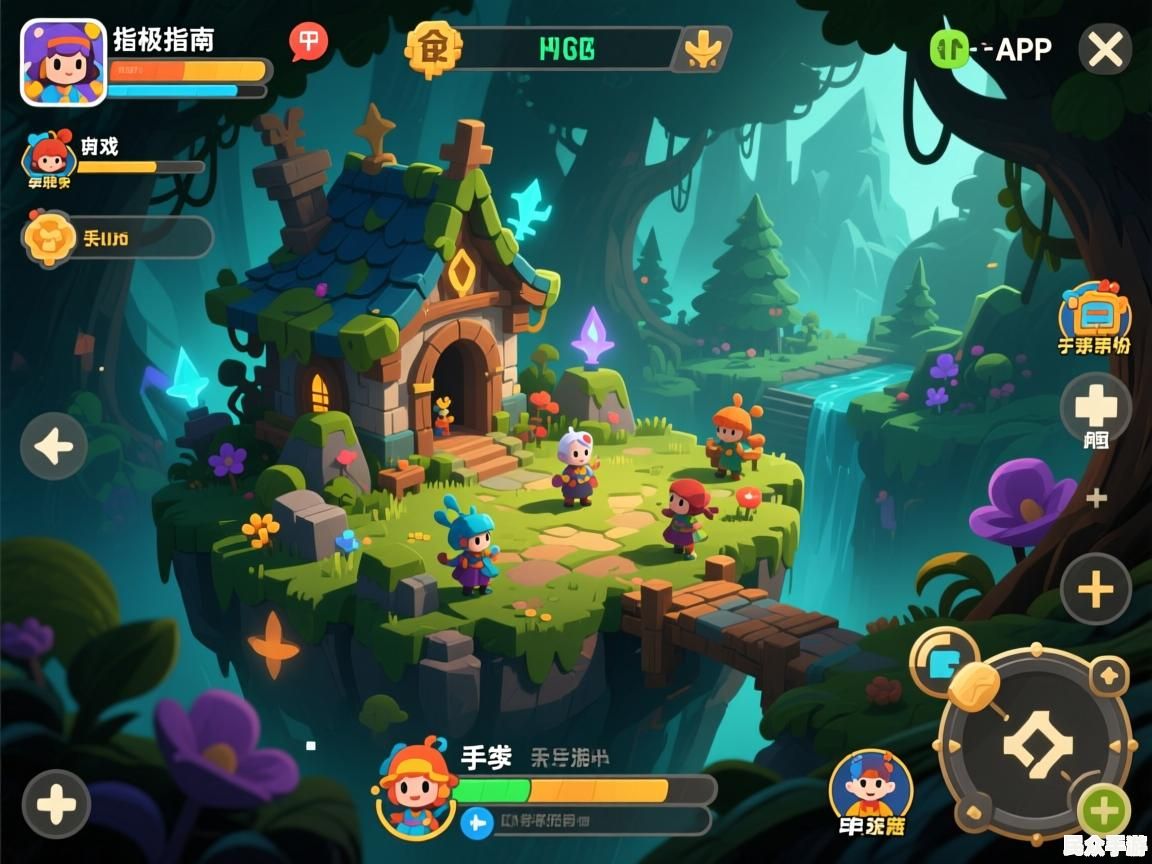The image size is (1152, 864).
Task: Tap the blue round icon below the bar
Action: pos(478,822)
